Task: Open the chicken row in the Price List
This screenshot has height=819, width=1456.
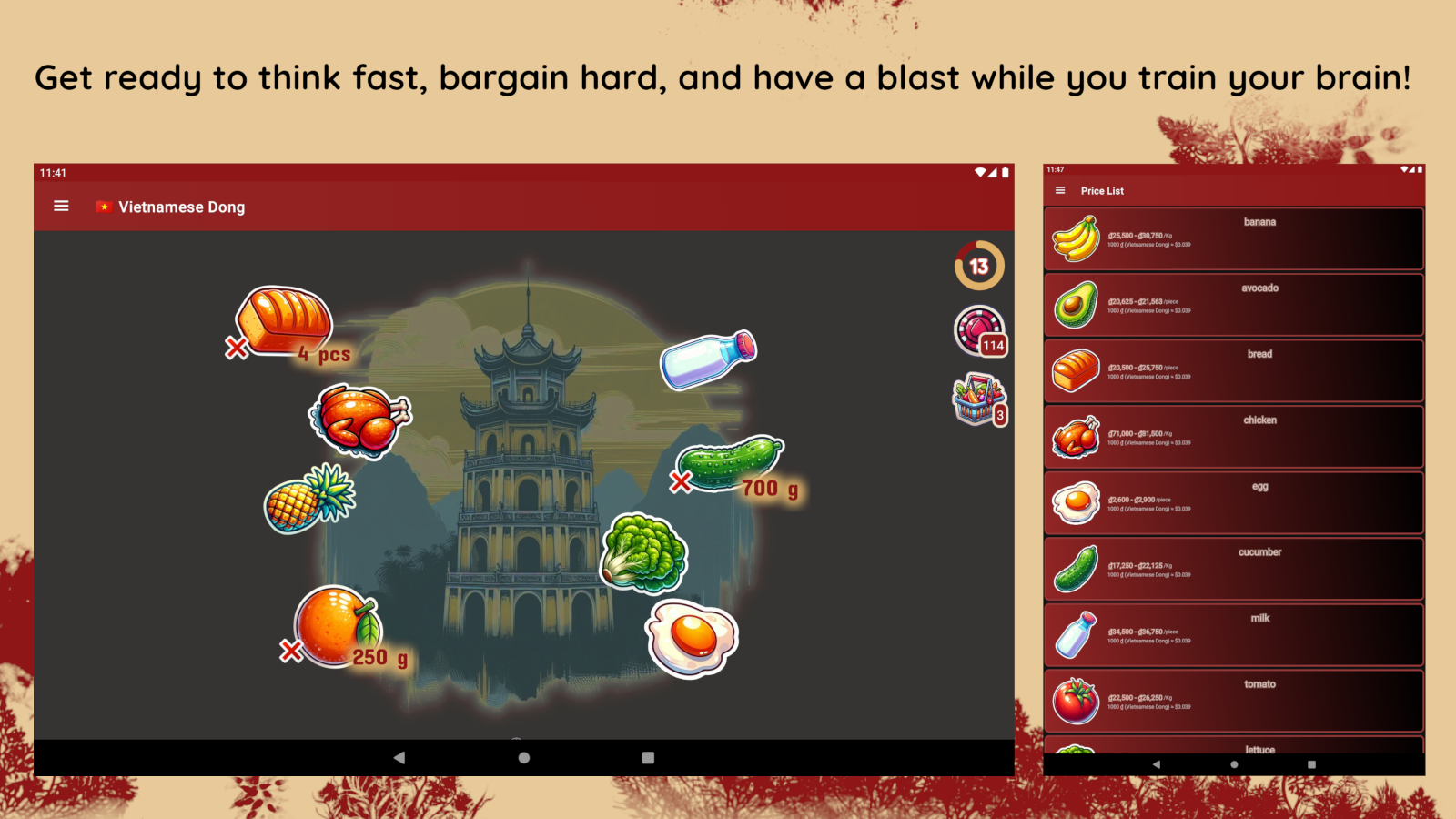Action: click(x=1233, y=438)
